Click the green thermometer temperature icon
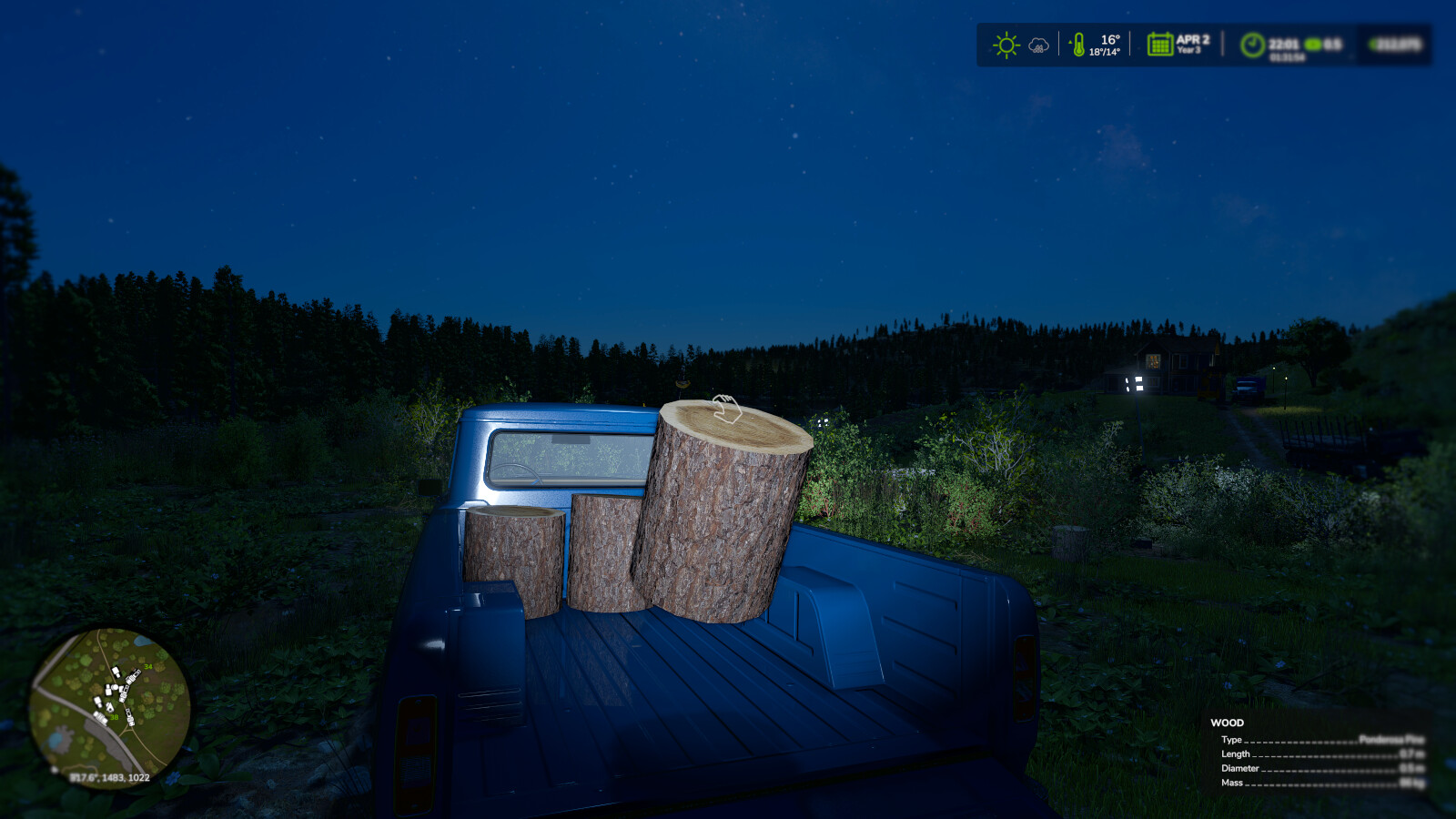The width and height of the screenshot is (1456, 819). [1078, 45]
